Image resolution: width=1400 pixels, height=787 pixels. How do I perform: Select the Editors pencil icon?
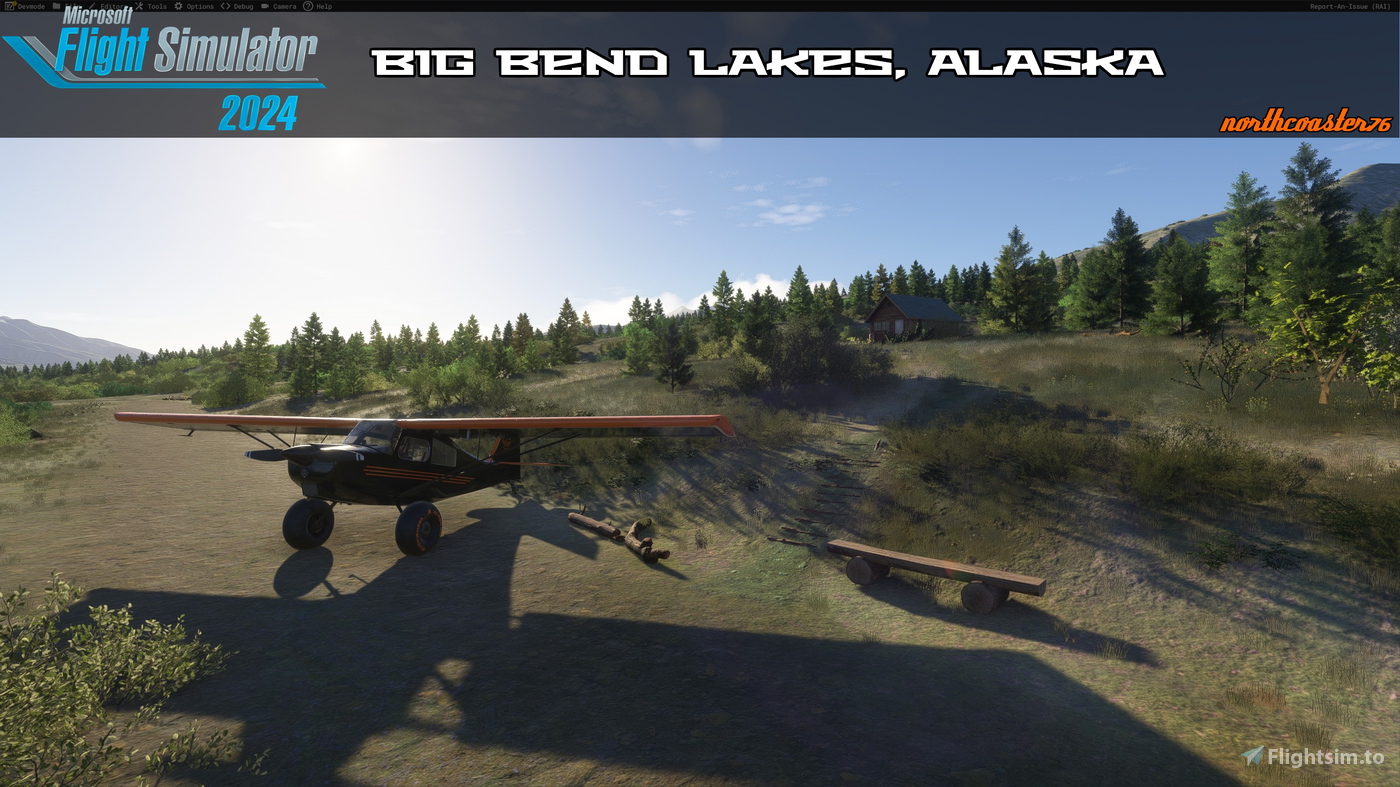tap(92, 6)
